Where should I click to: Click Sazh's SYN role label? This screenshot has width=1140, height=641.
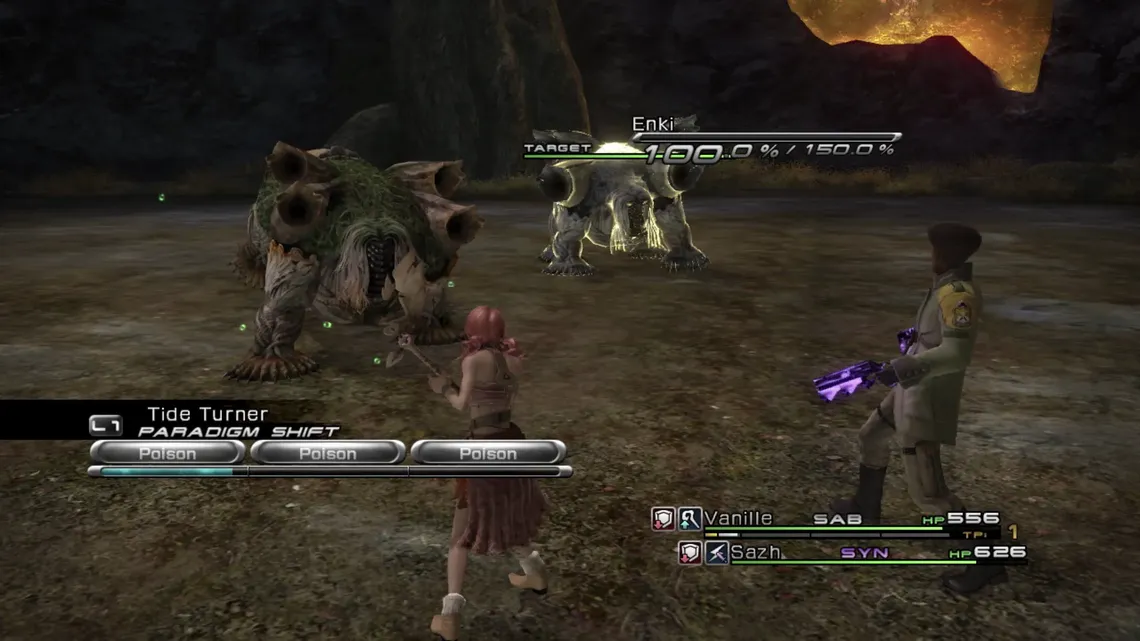[x=864, y=553]
